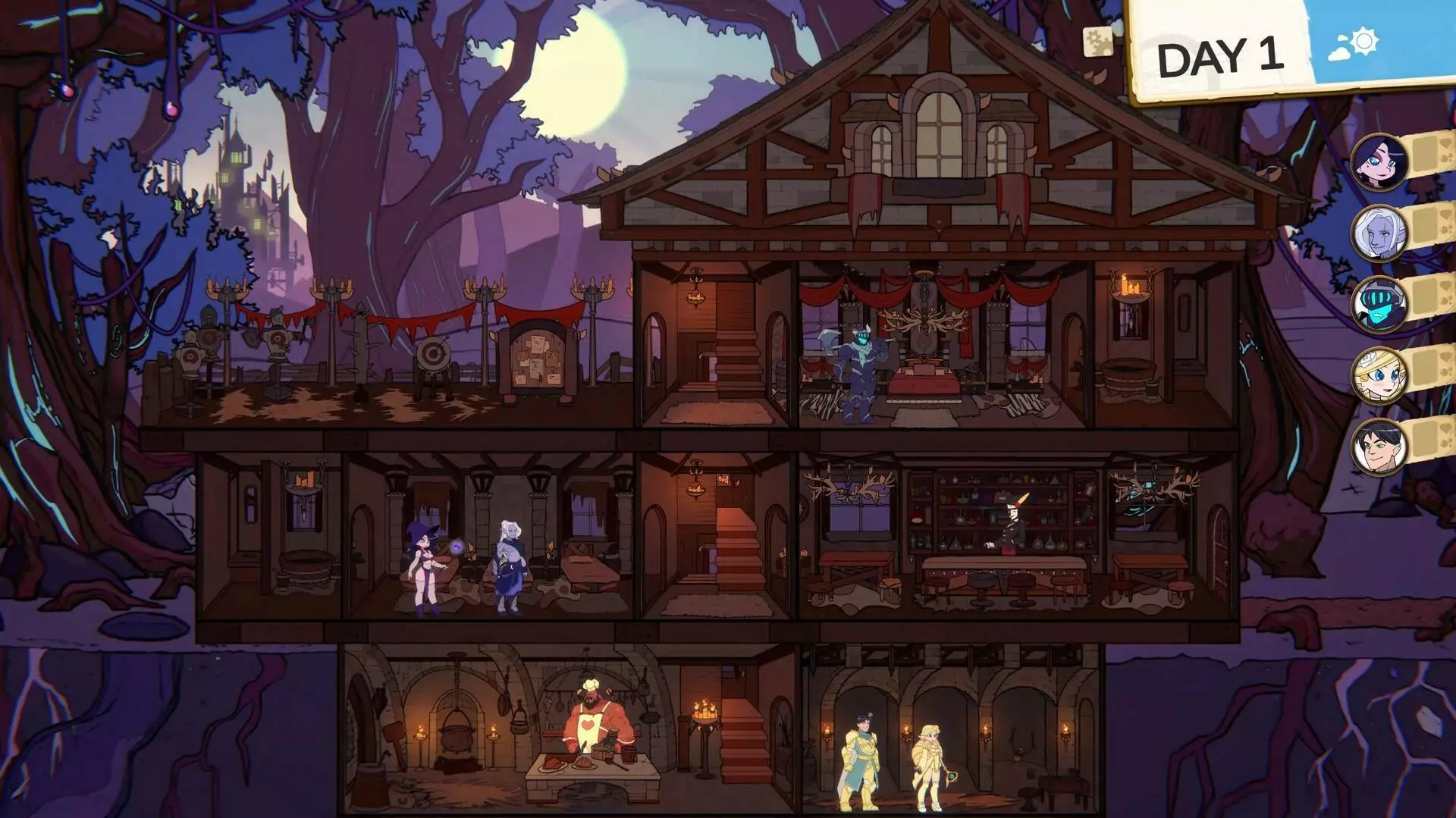Expand the dark-haired woman's character card
Viewport: 1456px width, 818px height.
1423,155
